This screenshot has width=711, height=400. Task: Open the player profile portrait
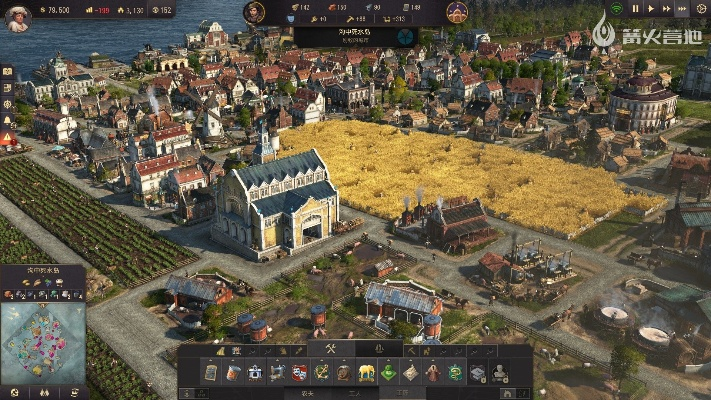(x=17, y=17)
